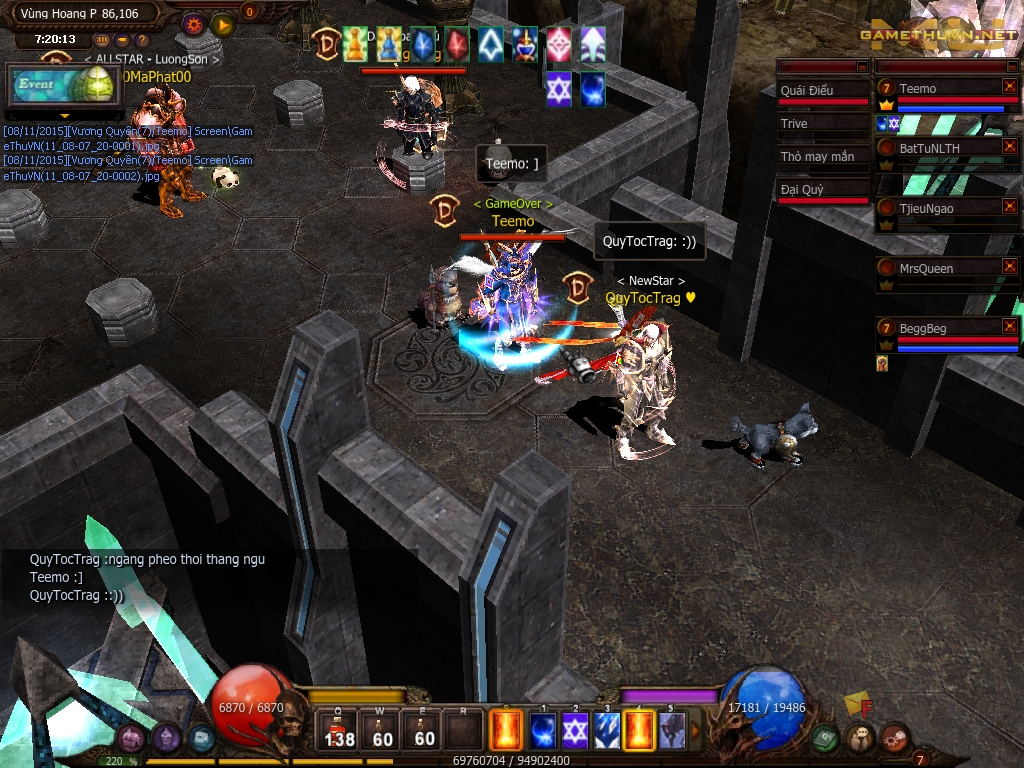The image size is (1024, 768).
Task: Use the Q potion slot with 138
Action: (x=338, y=731)
